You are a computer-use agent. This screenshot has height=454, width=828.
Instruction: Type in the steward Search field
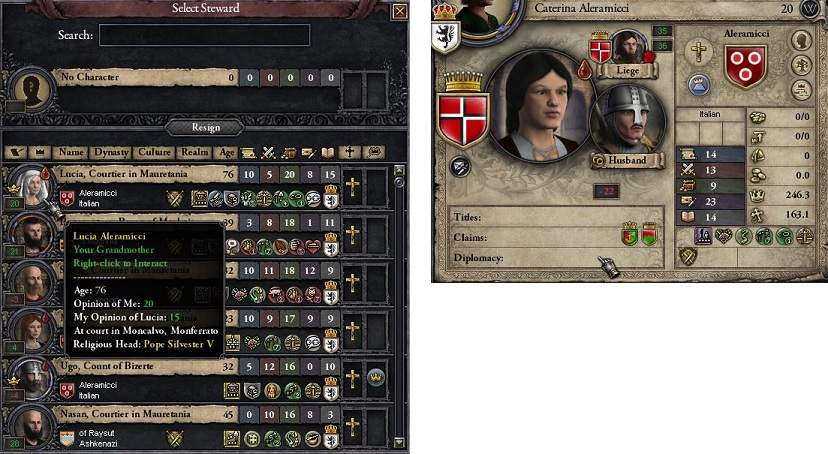coord(204,35)
